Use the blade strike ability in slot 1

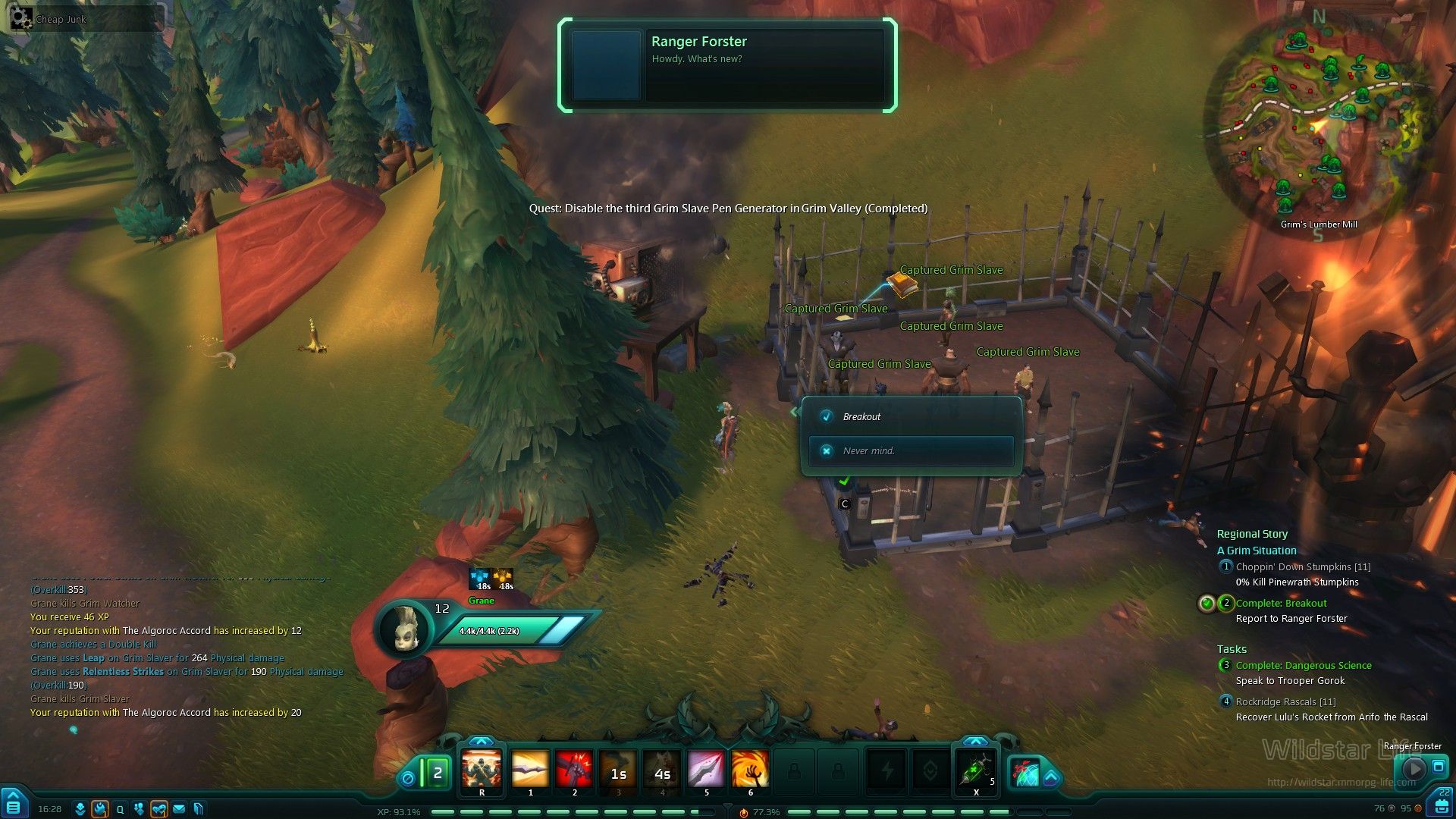tap(530, 769)
